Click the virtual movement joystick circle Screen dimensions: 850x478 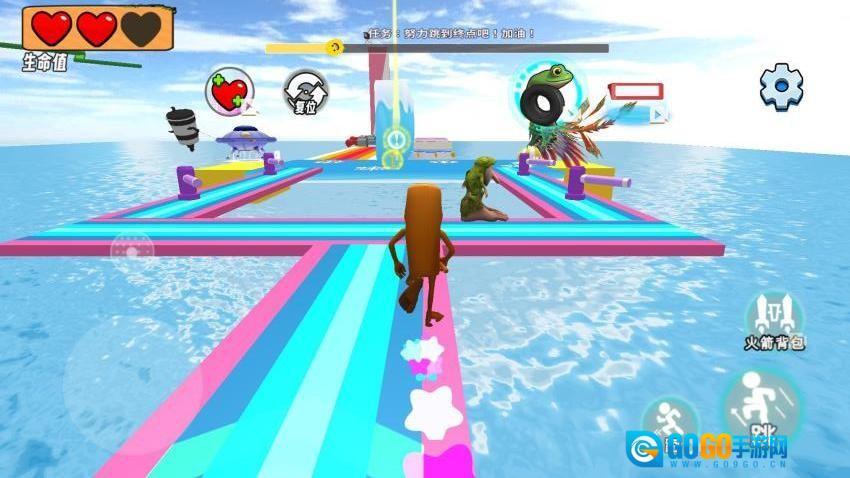131,385
